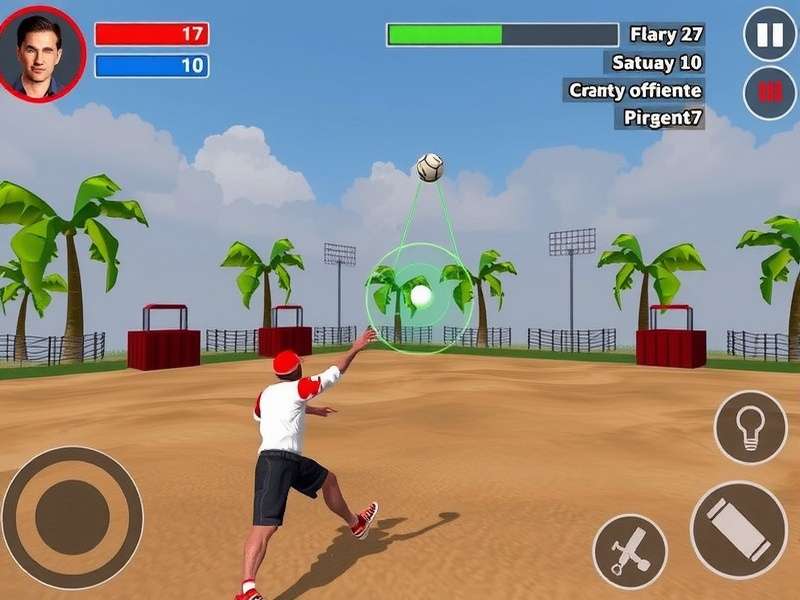Touch the virtual movement joystick
800x600 pixels.
point(72,517)
